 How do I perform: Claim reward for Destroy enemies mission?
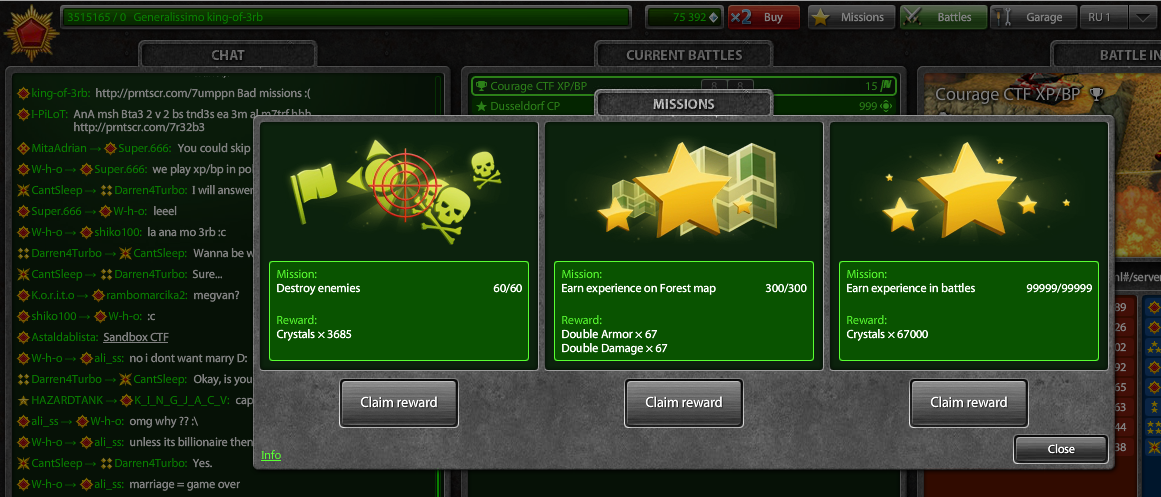[399, 402]
